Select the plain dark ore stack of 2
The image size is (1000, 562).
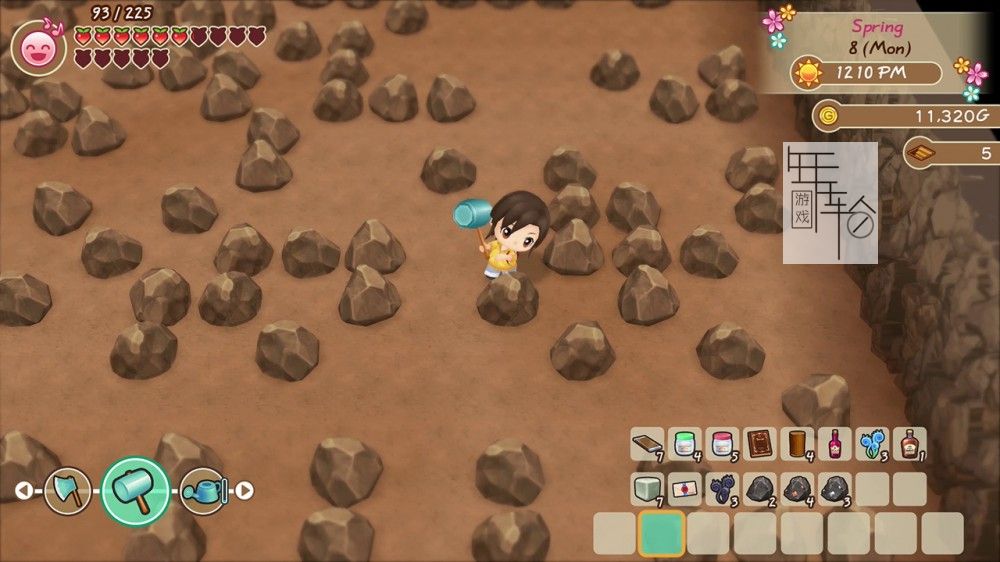coord(760,488)
